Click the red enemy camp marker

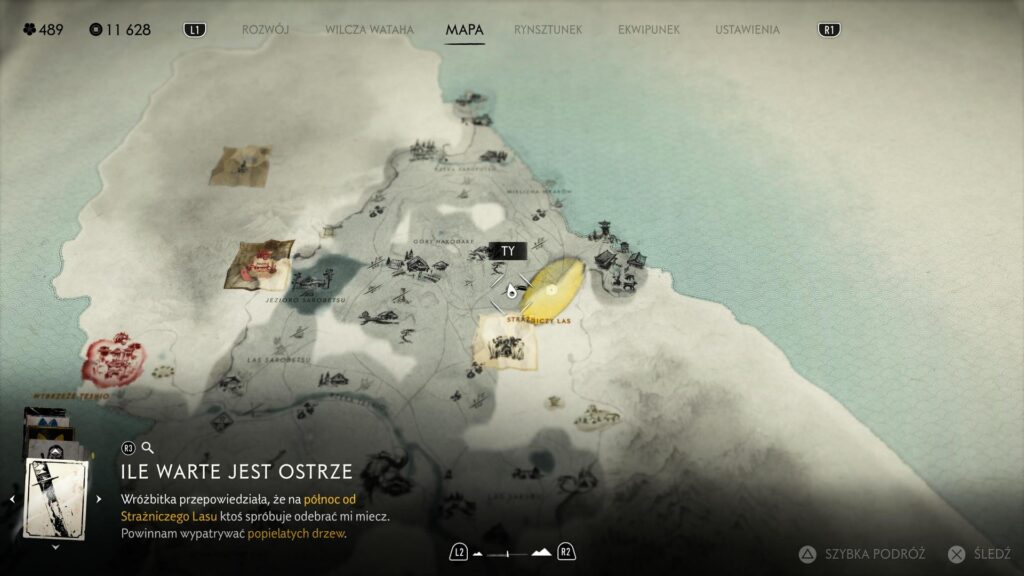click(113, 359)
